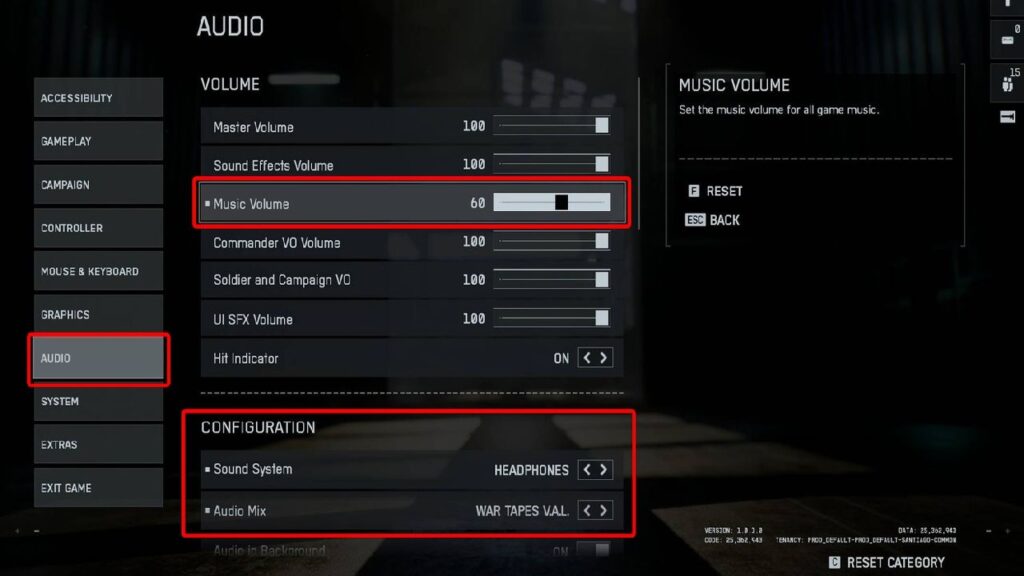
Task: Click the right arrow for Hit Indicator
Action: tap(604, 358)
